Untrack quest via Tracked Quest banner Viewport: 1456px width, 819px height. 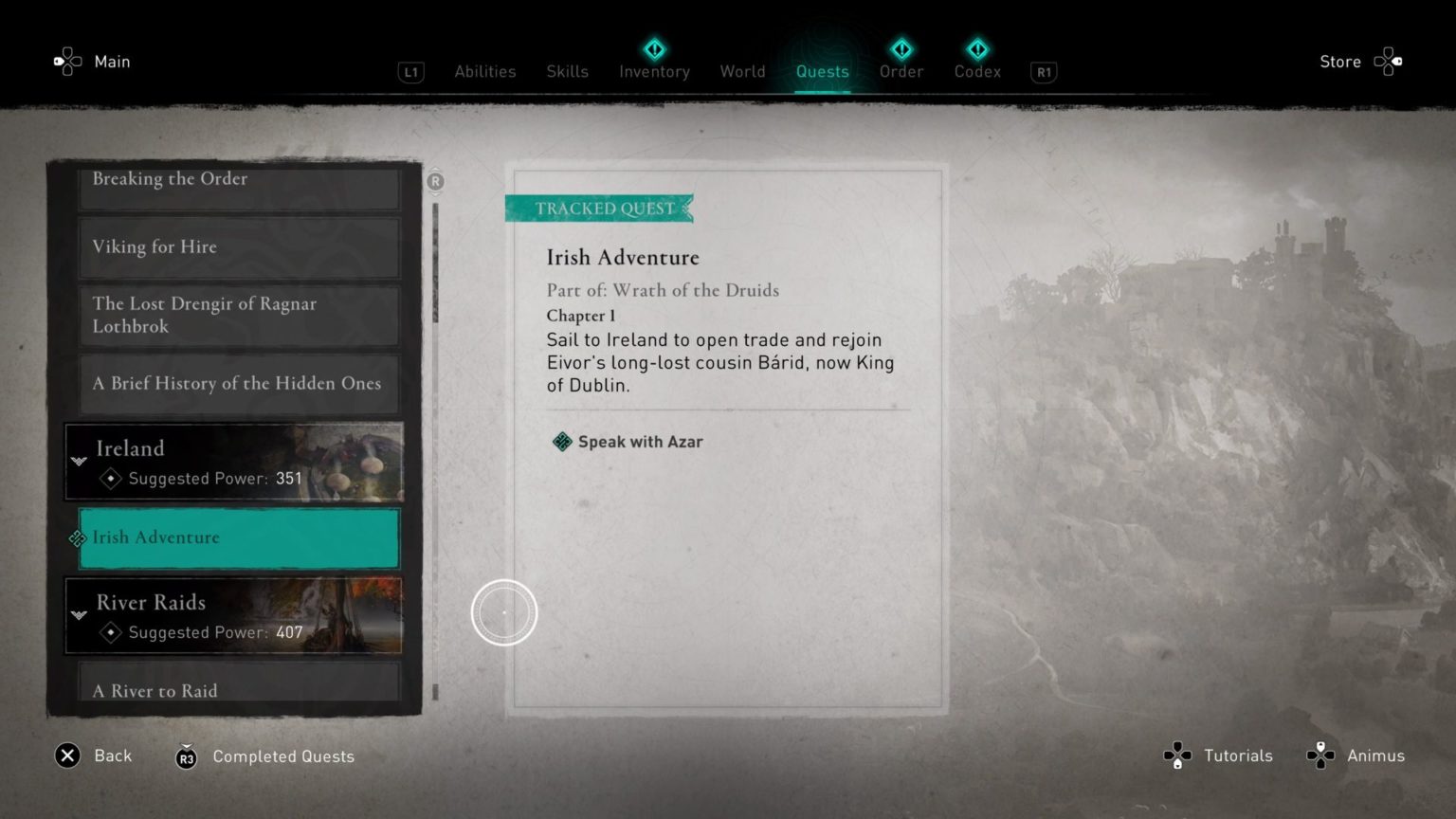[599, 208]
